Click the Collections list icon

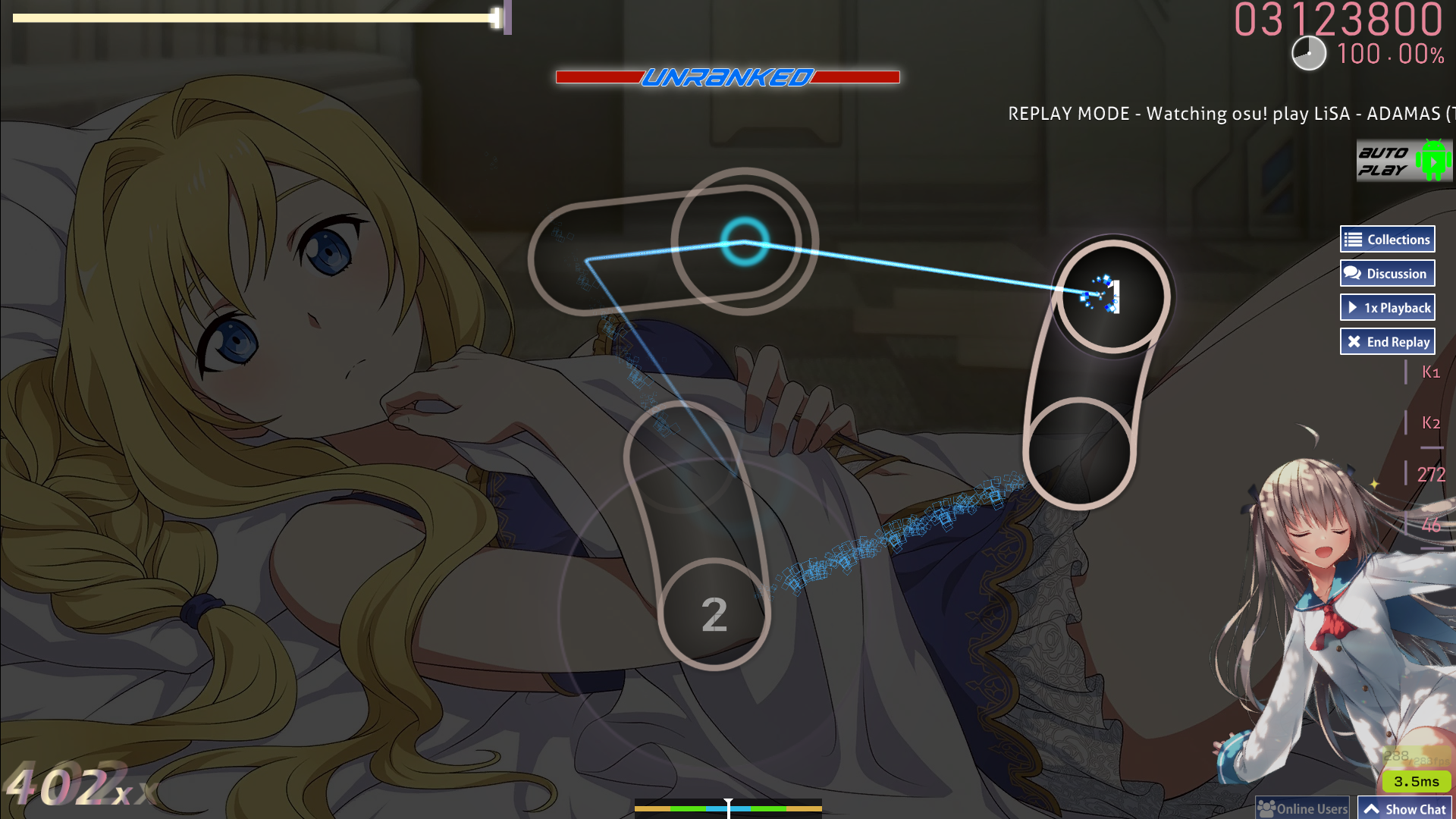[x=1354, y=238]
